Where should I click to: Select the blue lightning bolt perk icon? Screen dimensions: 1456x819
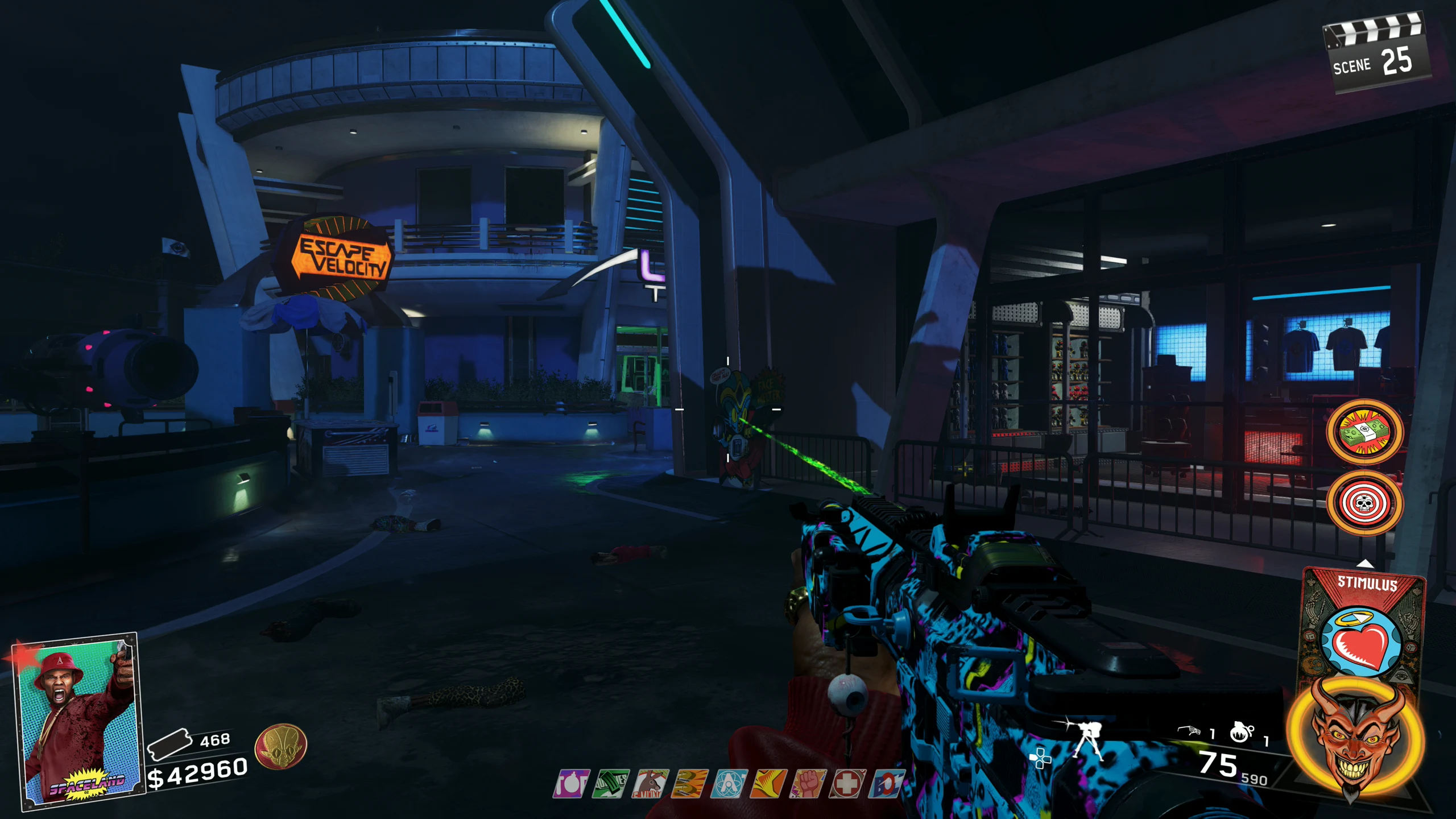[x=886, y=784]
